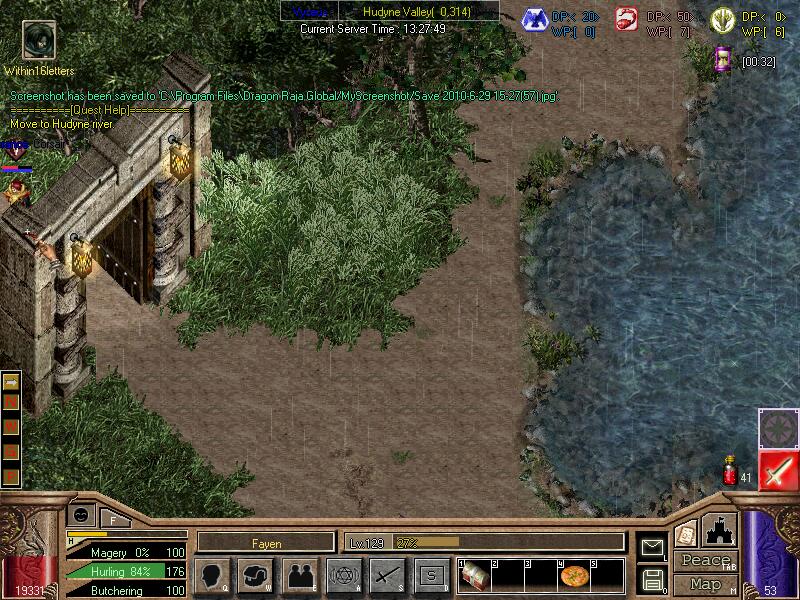Open the head profile button
Viewport: 800px width, 600px height.
click(x=212, y=576)
